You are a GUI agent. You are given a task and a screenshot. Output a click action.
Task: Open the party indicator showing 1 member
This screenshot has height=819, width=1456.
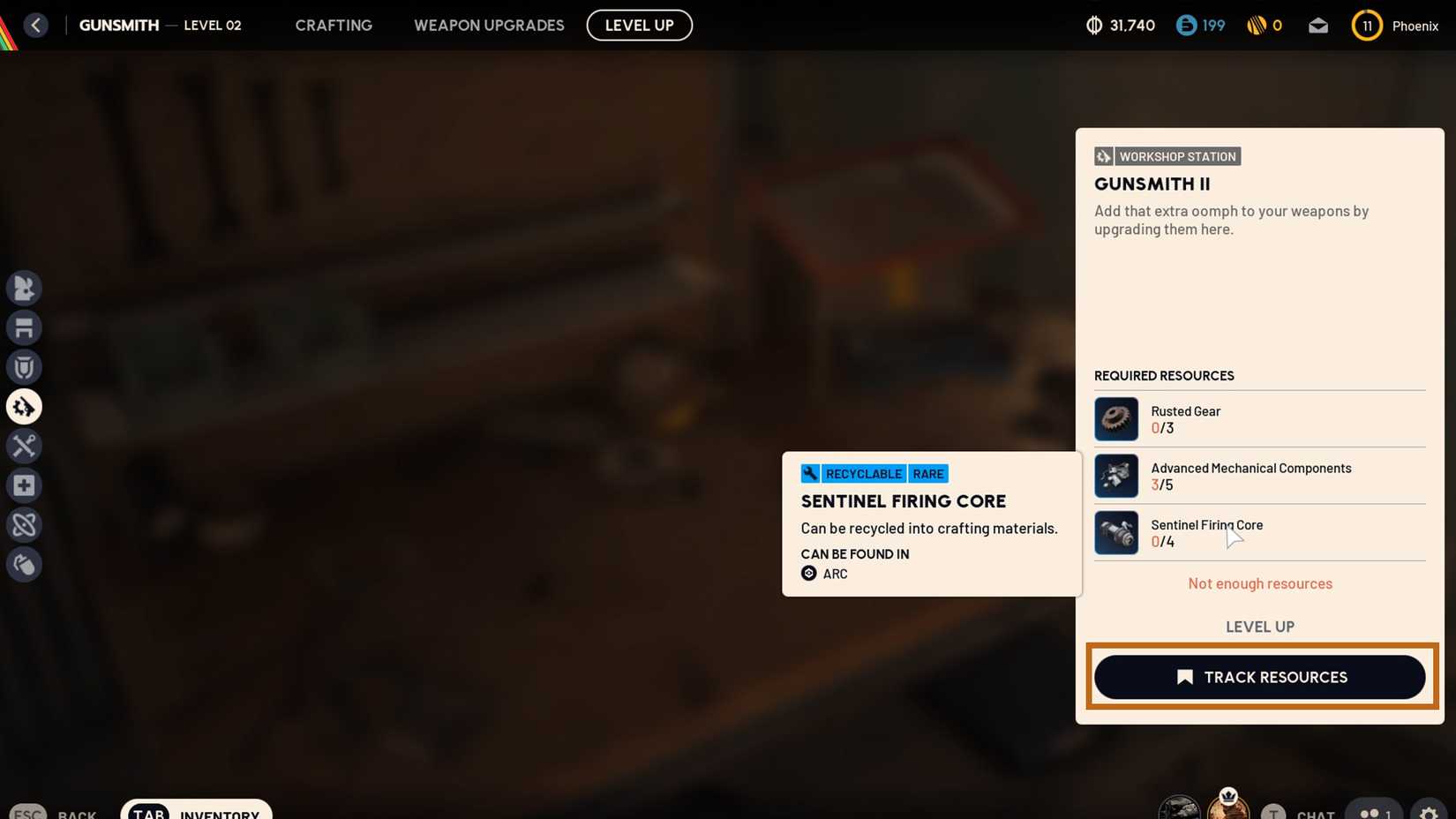(1374, 812)
